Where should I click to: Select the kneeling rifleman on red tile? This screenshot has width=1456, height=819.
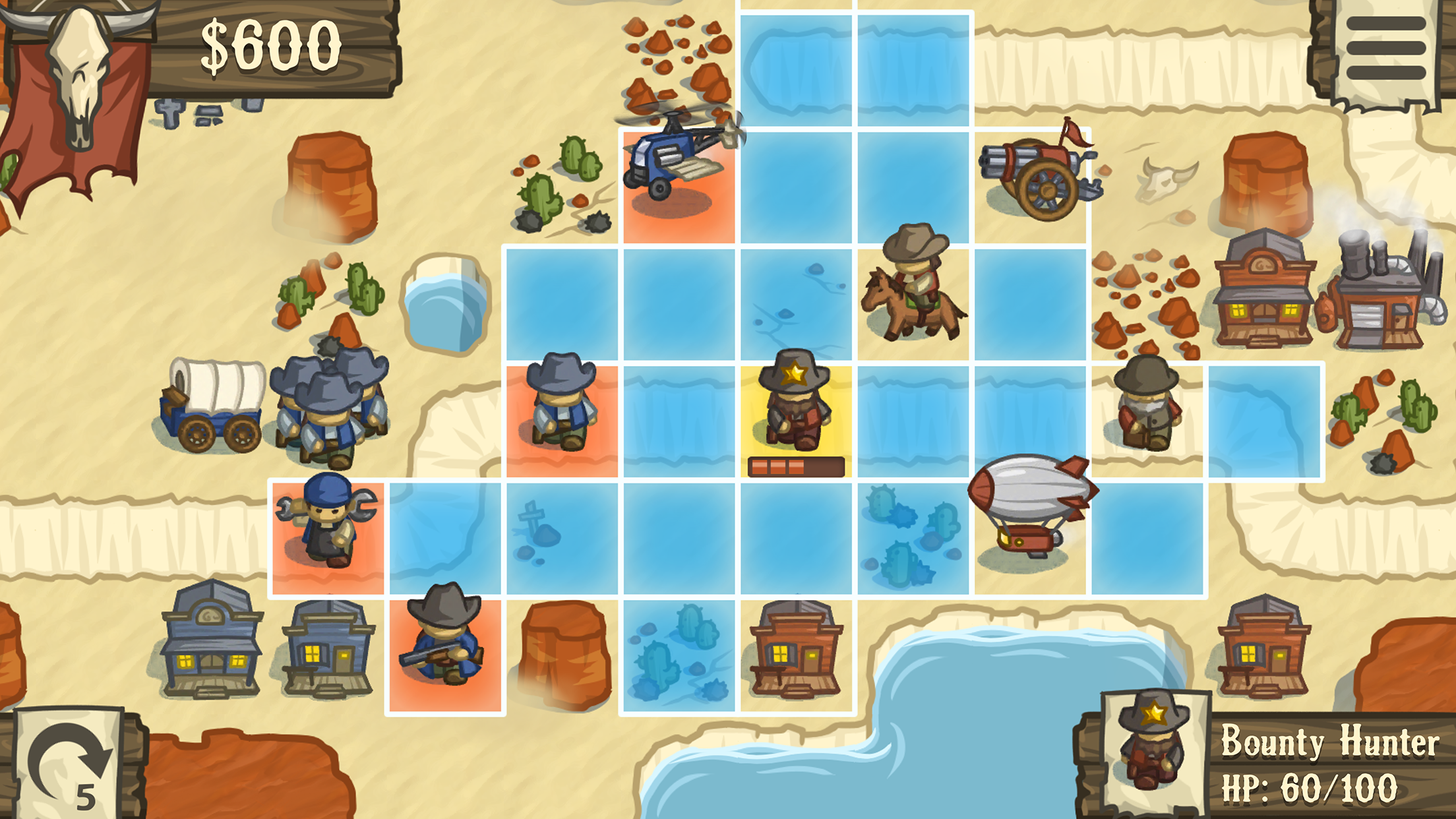point(443,650)
